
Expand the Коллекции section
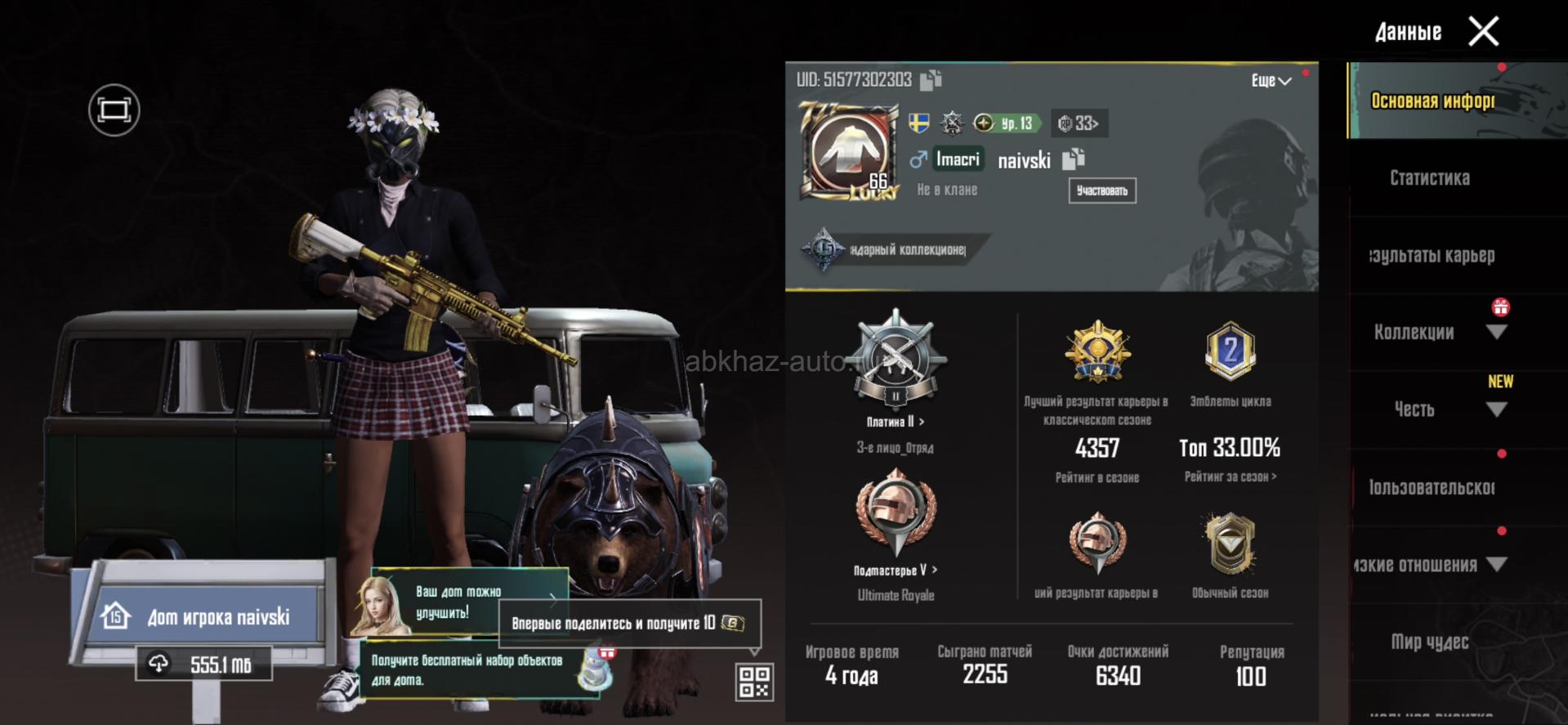pos(1496,333)
